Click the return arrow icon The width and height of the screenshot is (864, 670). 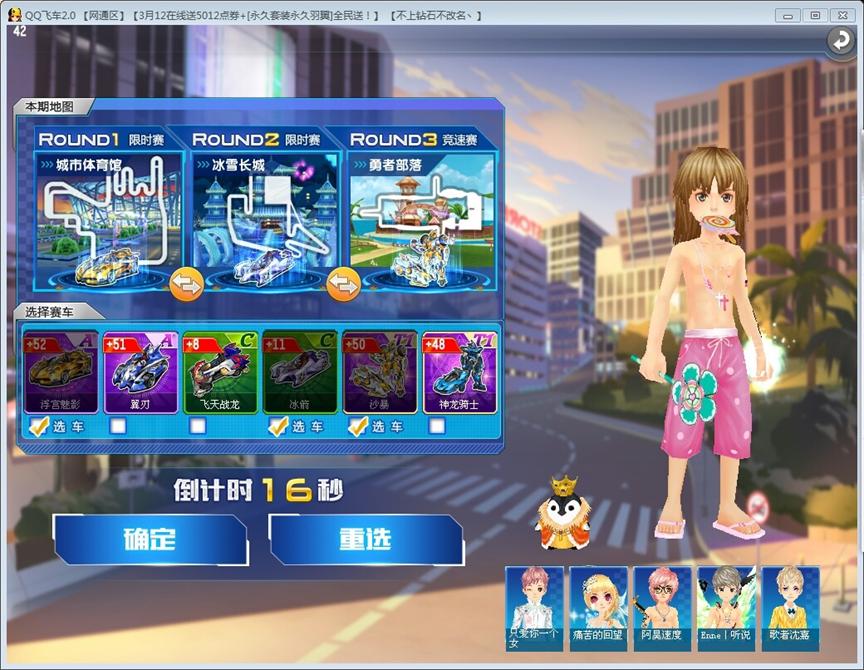838,40
